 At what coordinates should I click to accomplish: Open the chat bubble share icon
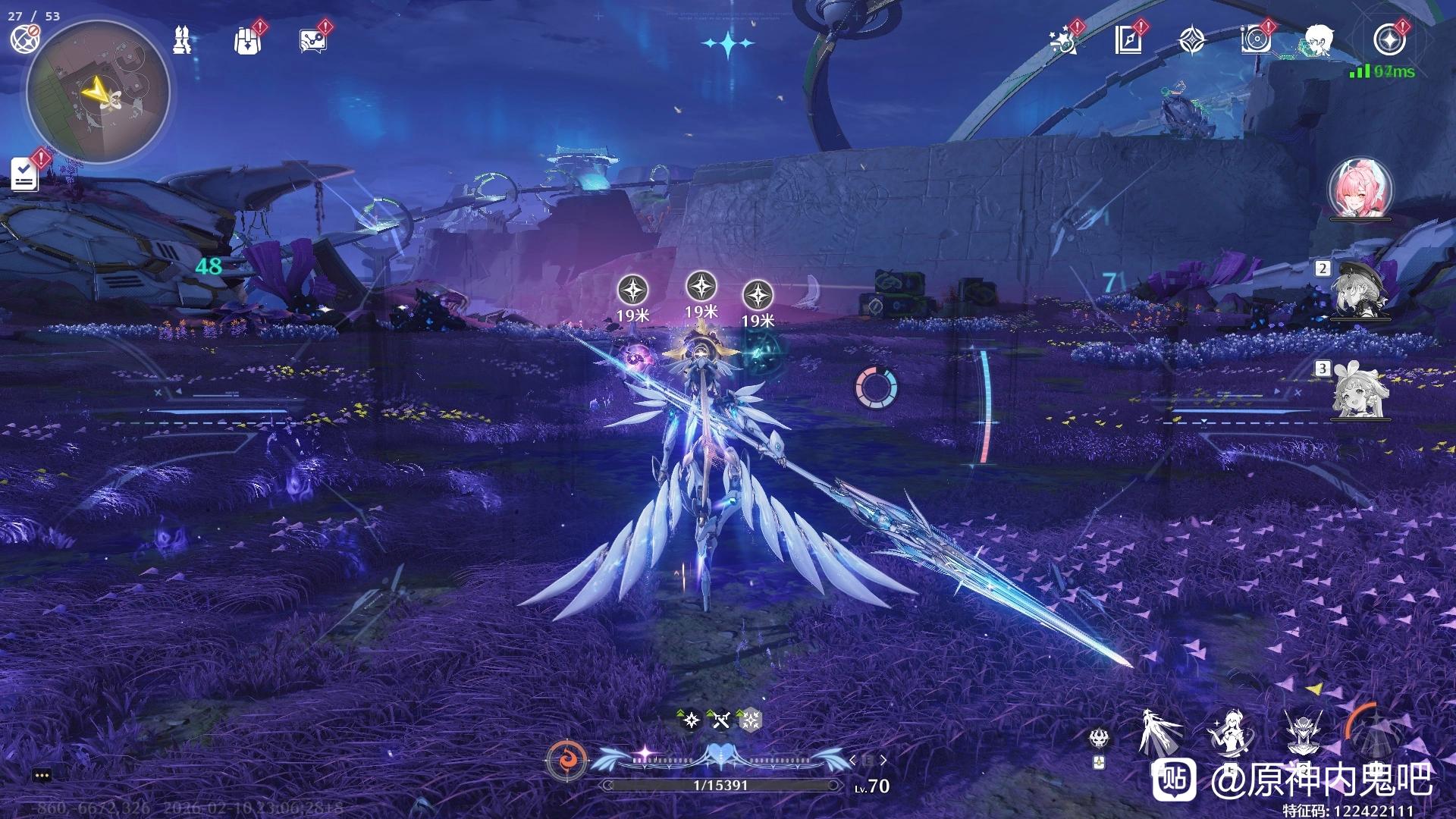click(312, 40)
